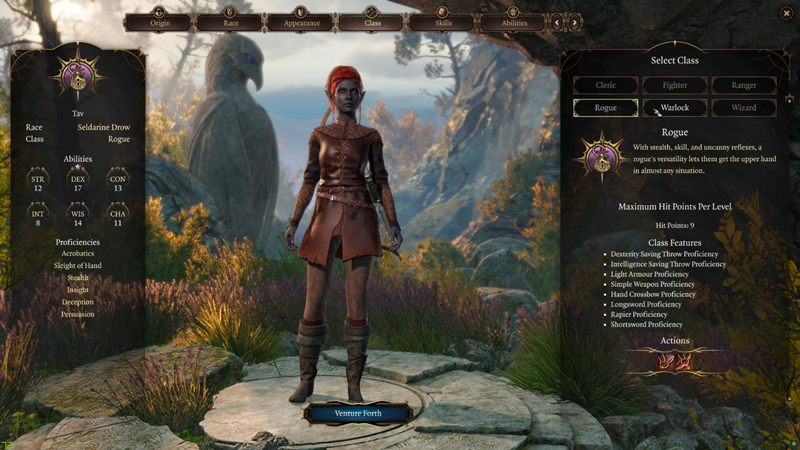Choose the Fighter class
The image size is (800, 450).
tap(675, 86)
